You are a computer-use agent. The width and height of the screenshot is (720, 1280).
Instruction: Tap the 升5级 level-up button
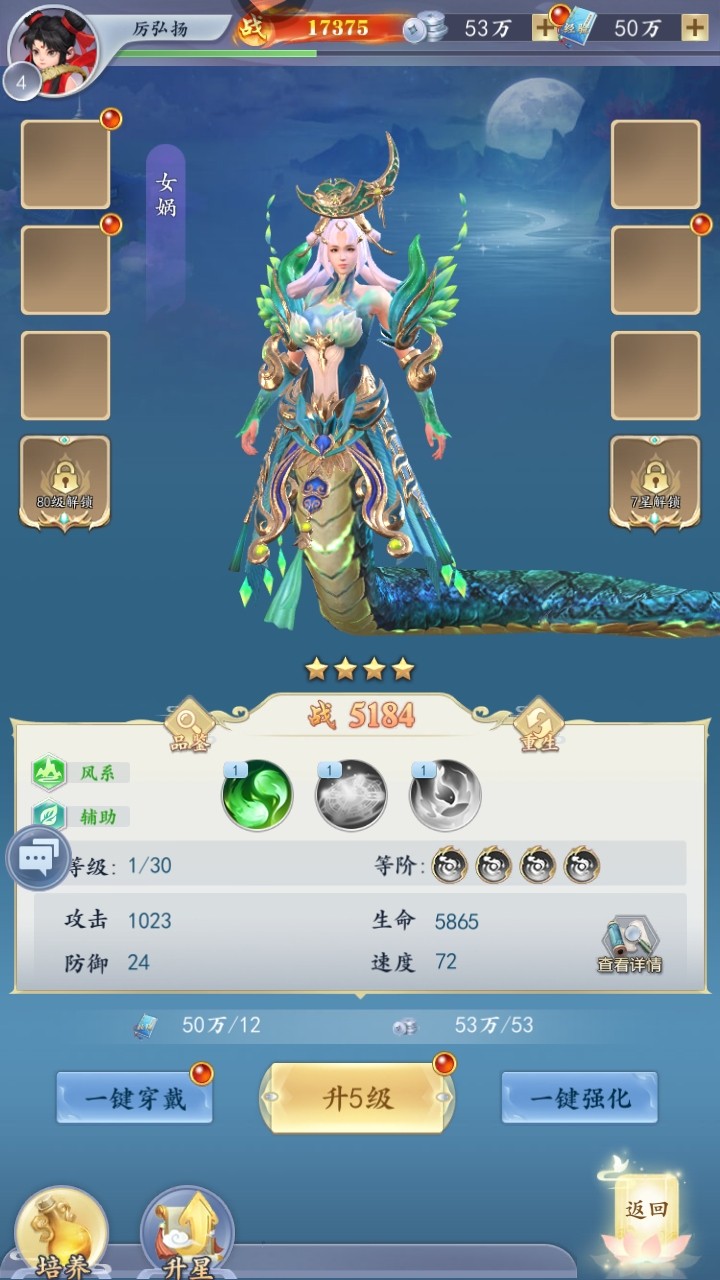(x=357, y=1098)
